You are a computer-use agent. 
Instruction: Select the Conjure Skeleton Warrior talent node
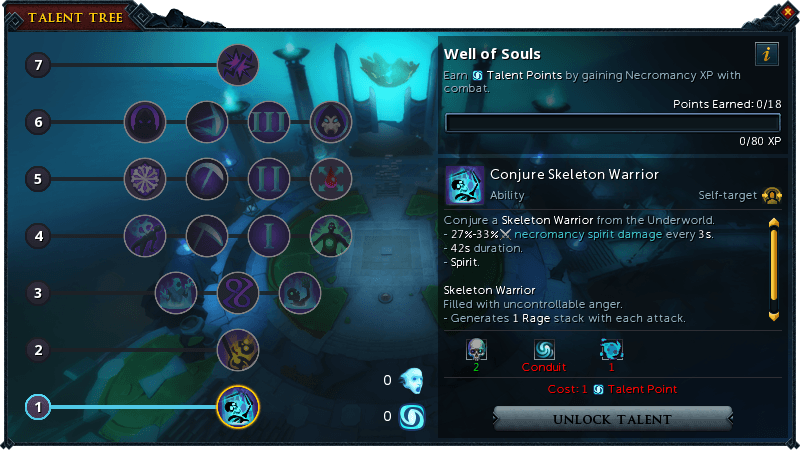[x=238, y=406]
